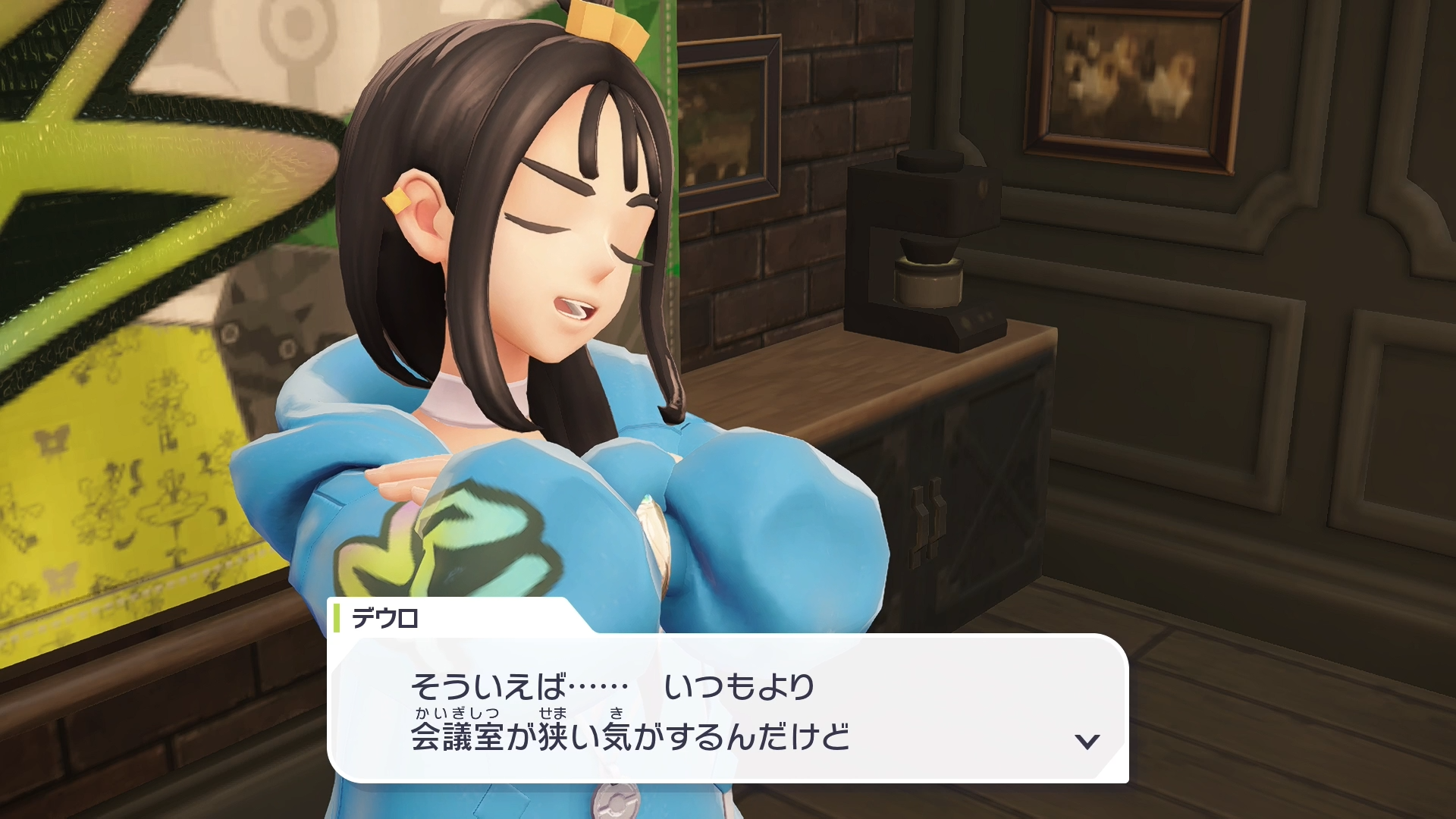Advance dialogue with the down arrow

point(1087,741)
